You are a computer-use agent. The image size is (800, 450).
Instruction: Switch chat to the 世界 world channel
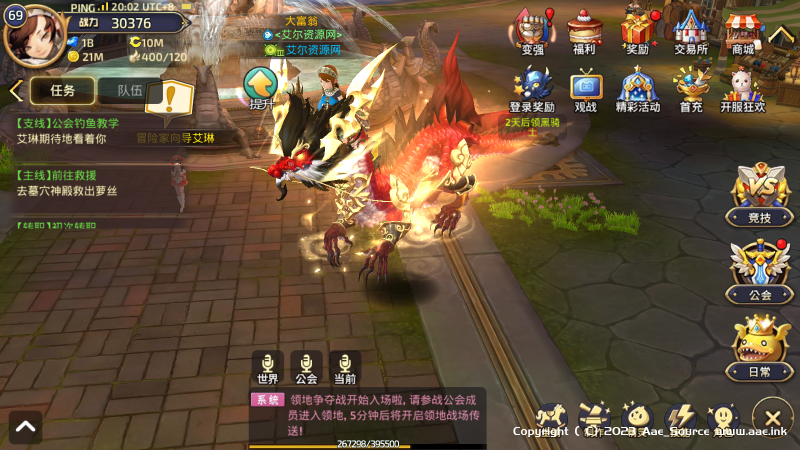tap(267, 368)
